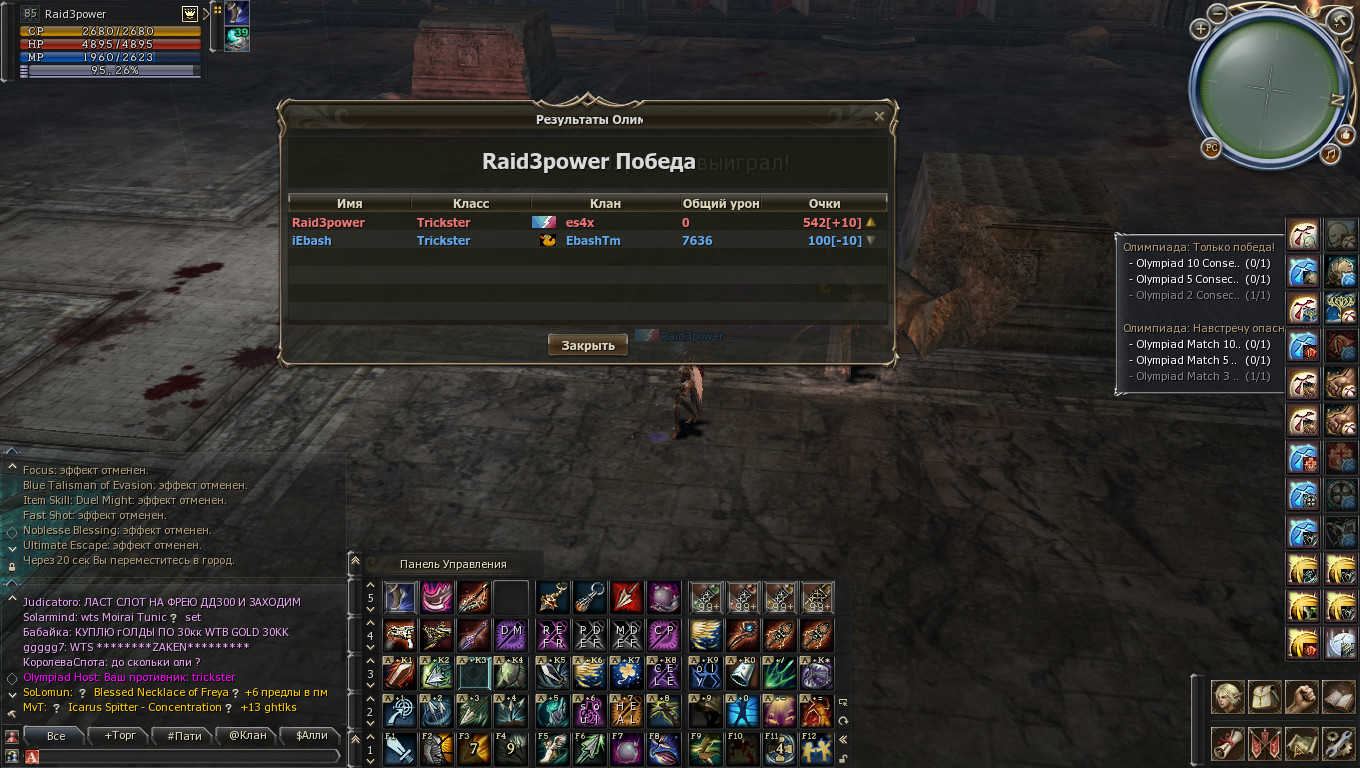
Task: Switch to the #Пати party chat tab
Action: [184, 736]
